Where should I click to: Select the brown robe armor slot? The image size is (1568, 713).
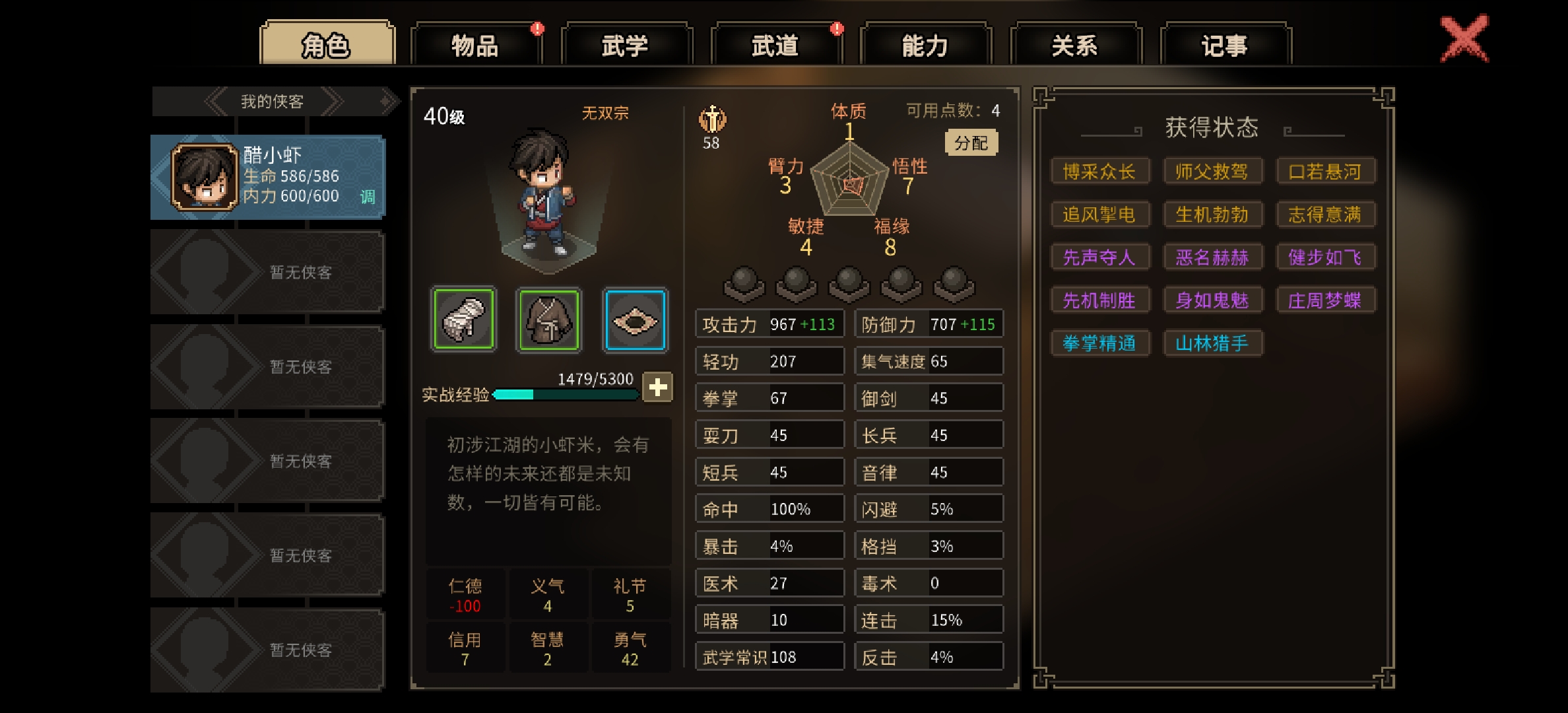click(x=549, y=320)
